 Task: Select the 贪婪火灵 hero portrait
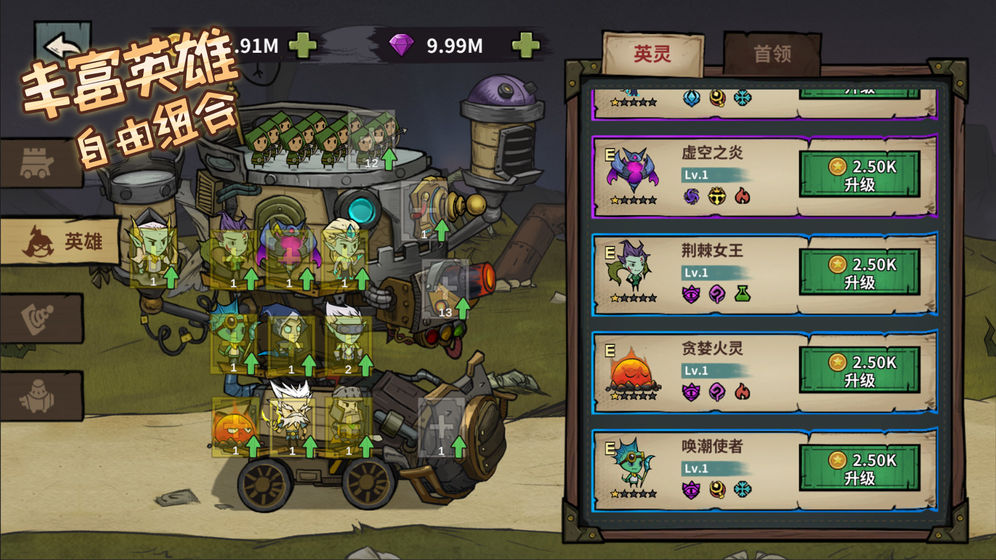coord(632,371)
